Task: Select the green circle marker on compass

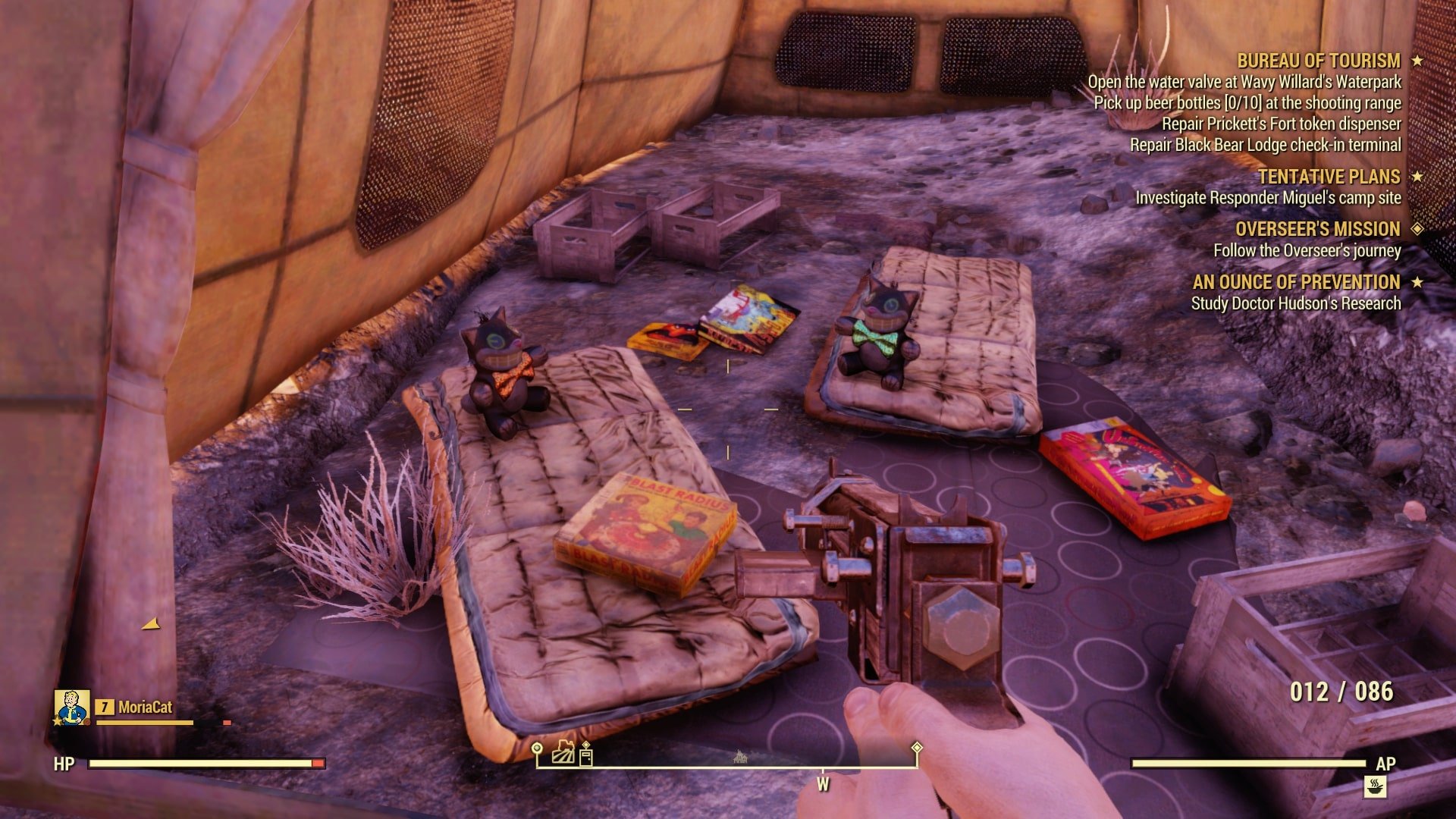Action: point(537,749)
